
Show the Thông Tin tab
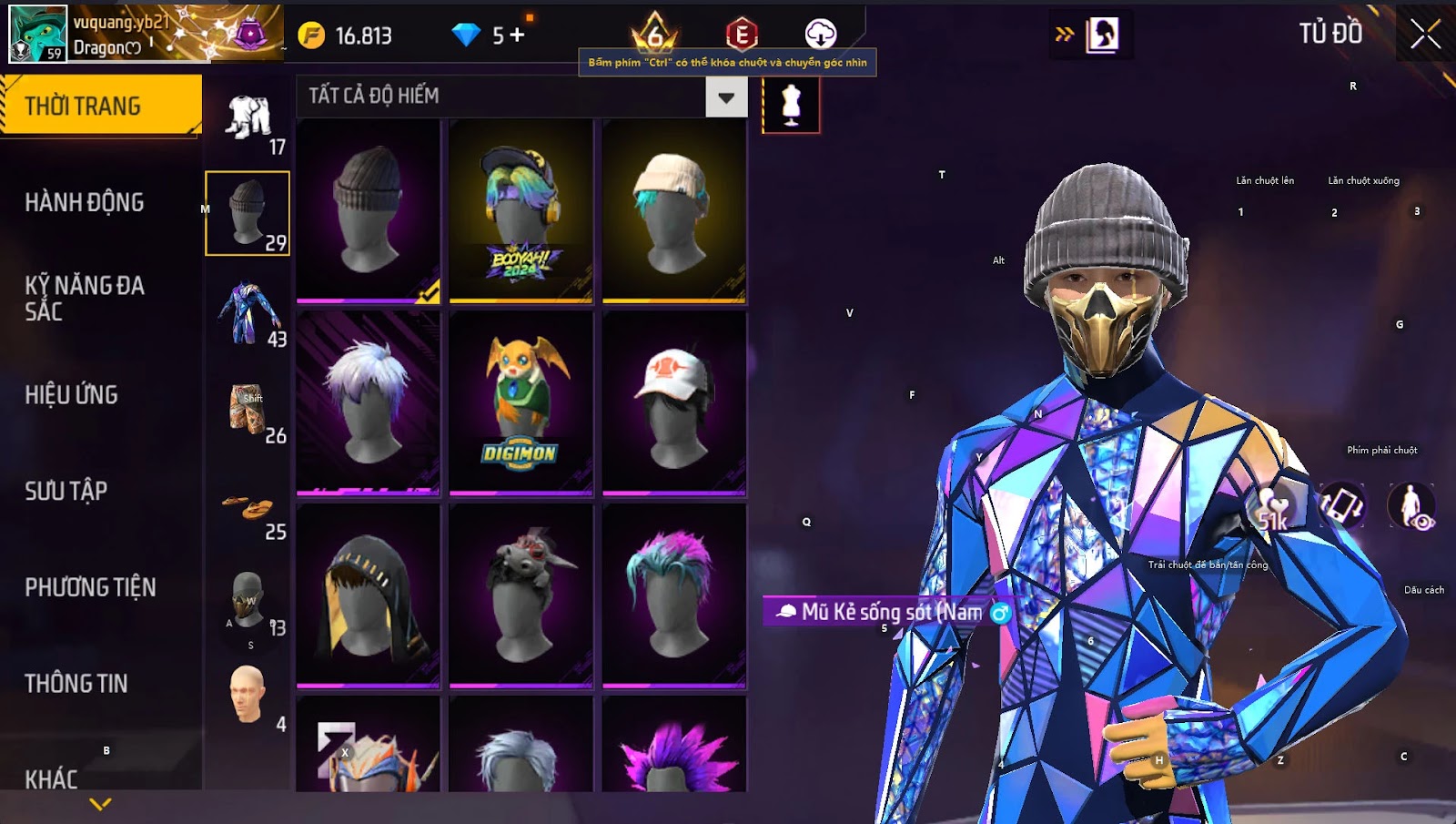point(76,683)
